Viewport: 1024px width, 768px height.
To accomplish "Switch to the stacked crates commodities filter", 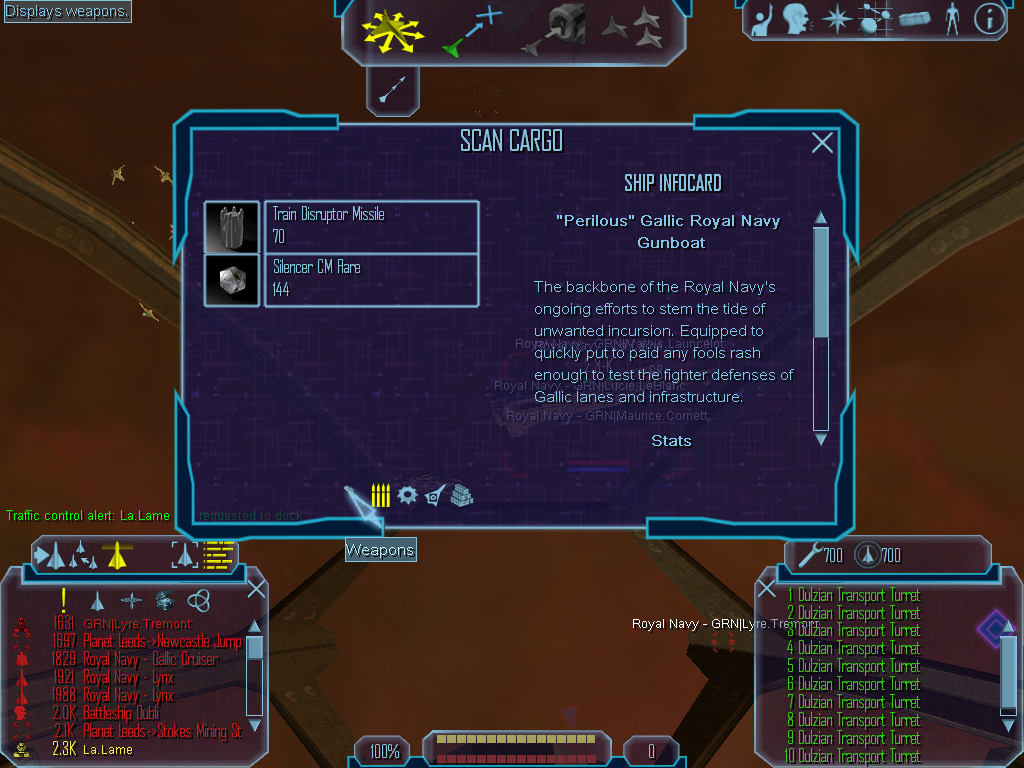I will tap(460, 495).
